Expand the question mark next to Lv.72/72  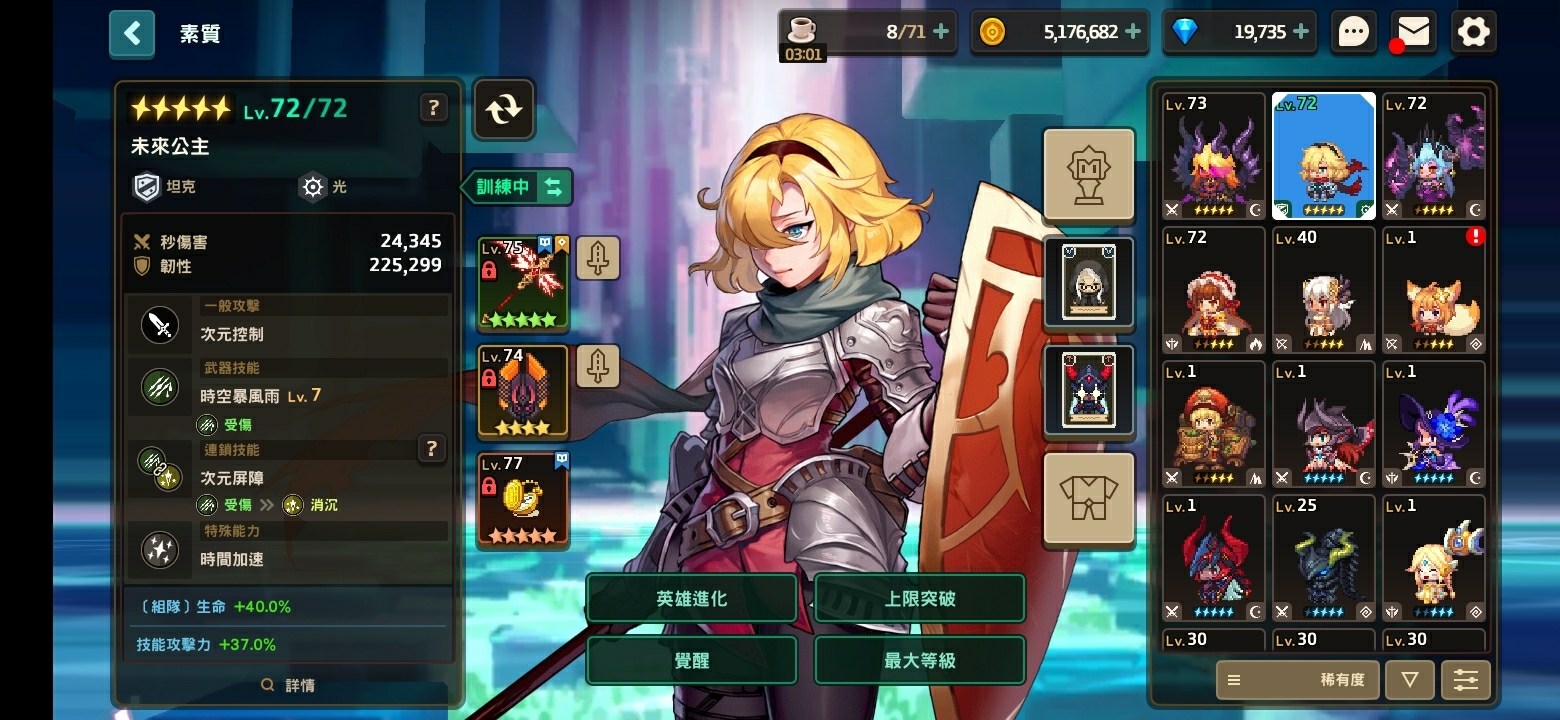point(433,108)
